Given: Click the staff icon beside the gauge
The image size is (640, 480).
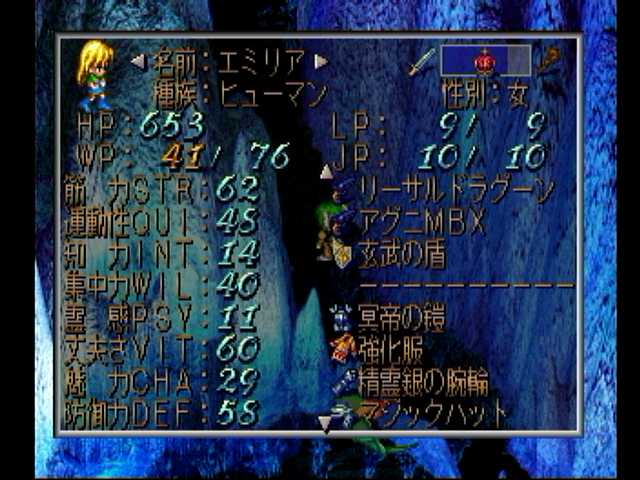Looking at the screenshot, I should coord(550,61).
